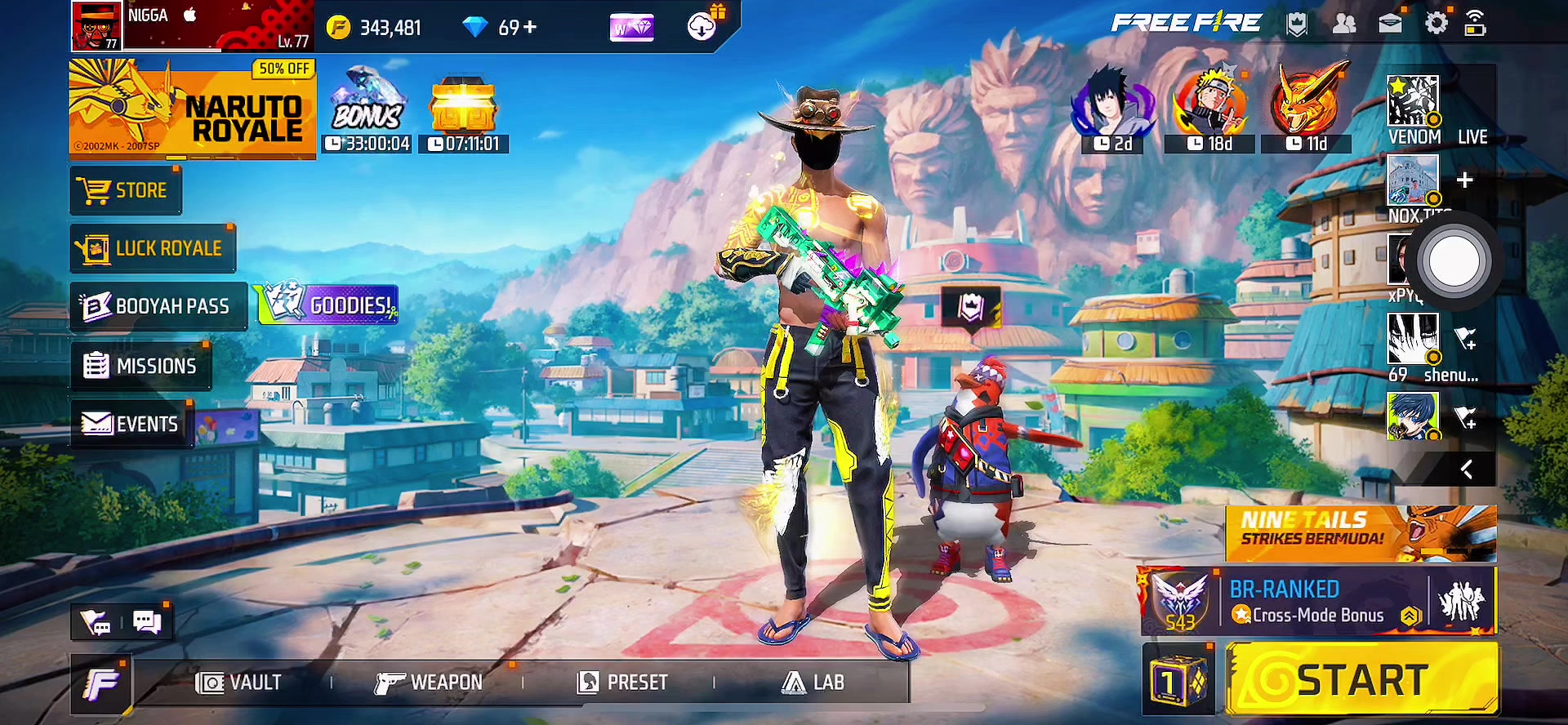Claim the Goodies offer
The height and width of the screenshot is (725, 1568).
pyautogui.click(x=328, y=305)
